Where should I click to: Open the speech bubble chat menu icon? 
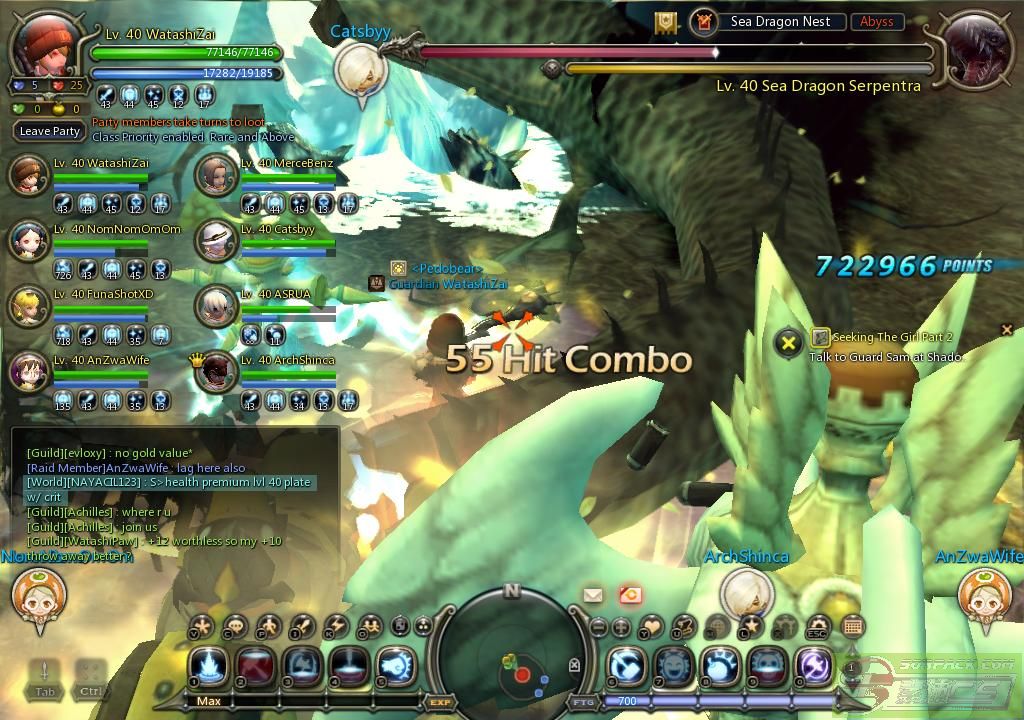click(x=235, y=627)
